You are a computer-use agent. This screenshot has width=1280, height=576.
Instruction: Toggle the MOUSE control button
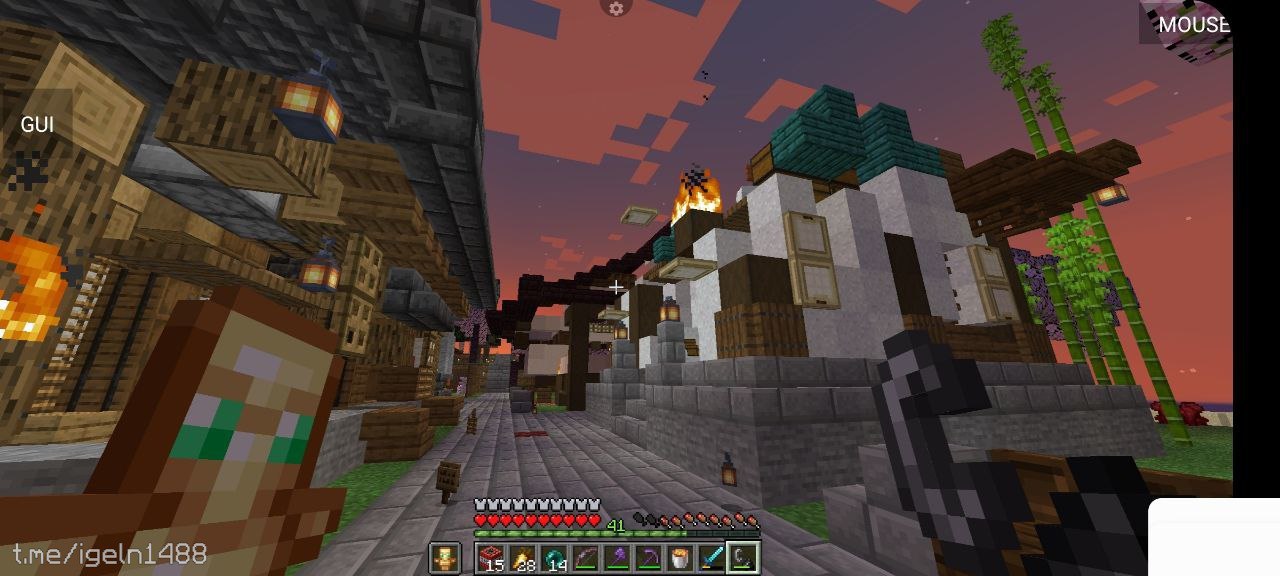(1192, 24)
